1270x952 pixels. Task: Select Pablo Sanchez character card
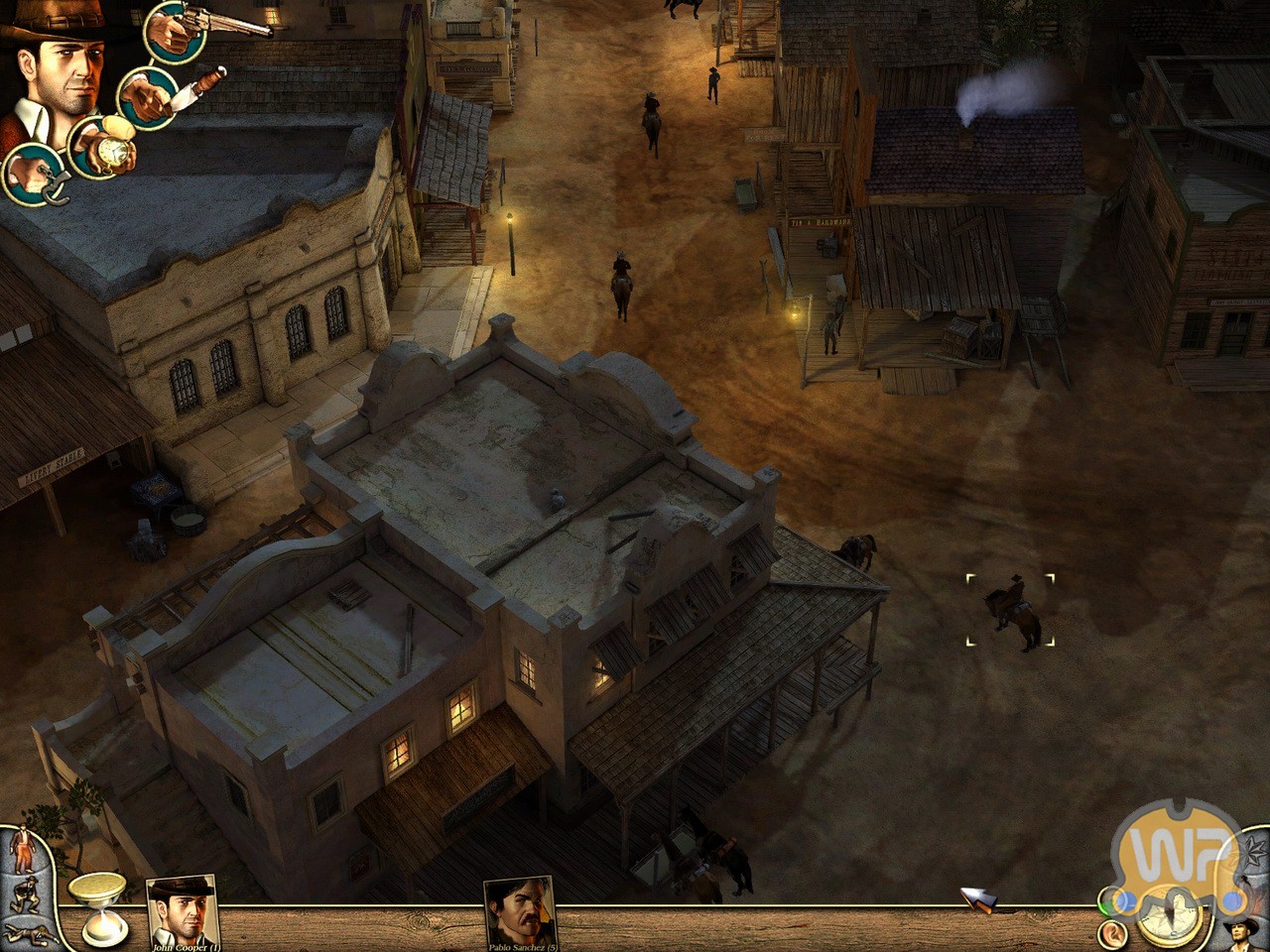click(519, 912)
